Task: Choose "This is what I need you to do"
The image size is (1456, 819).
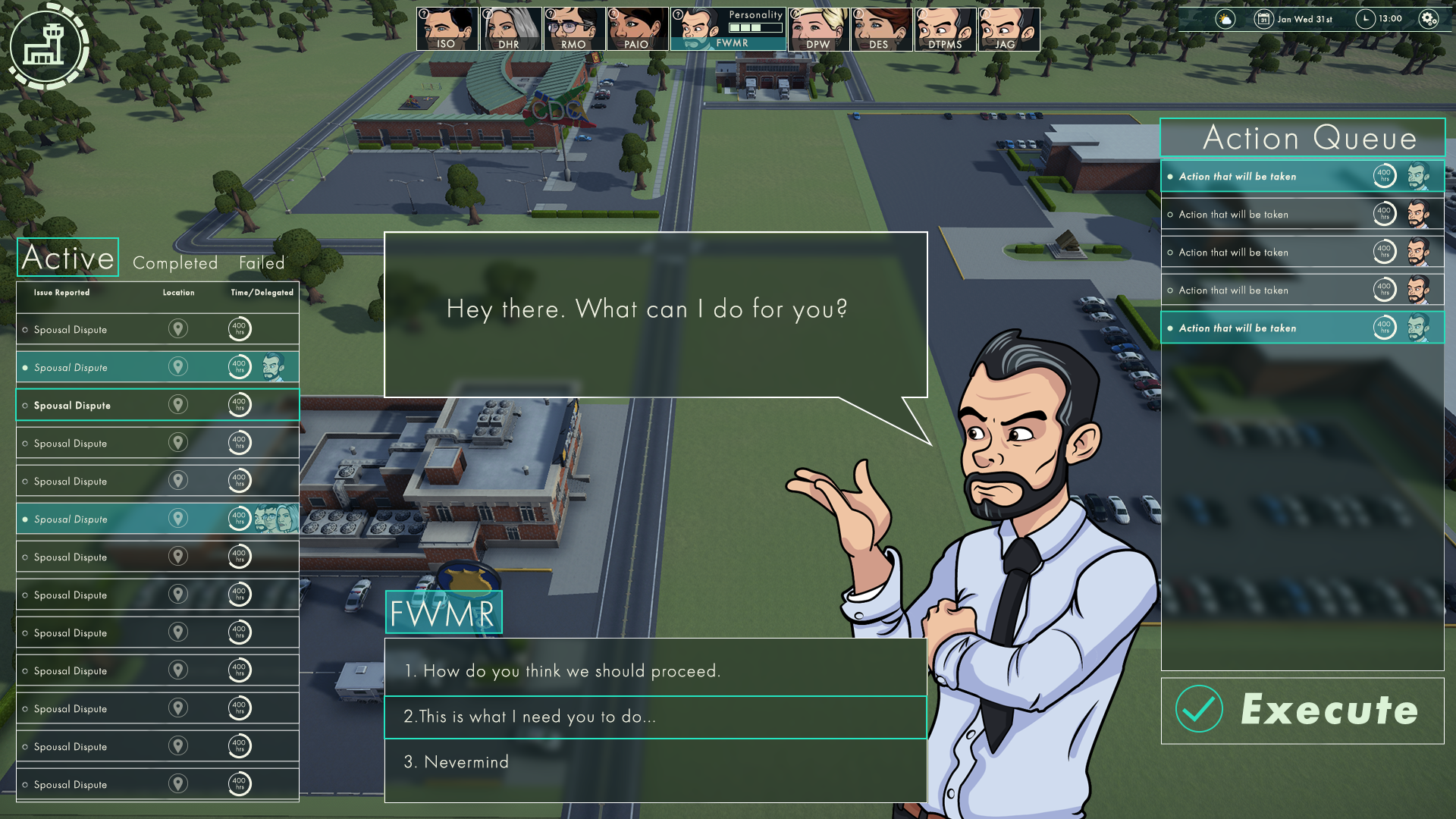Action: pos(655,717)
